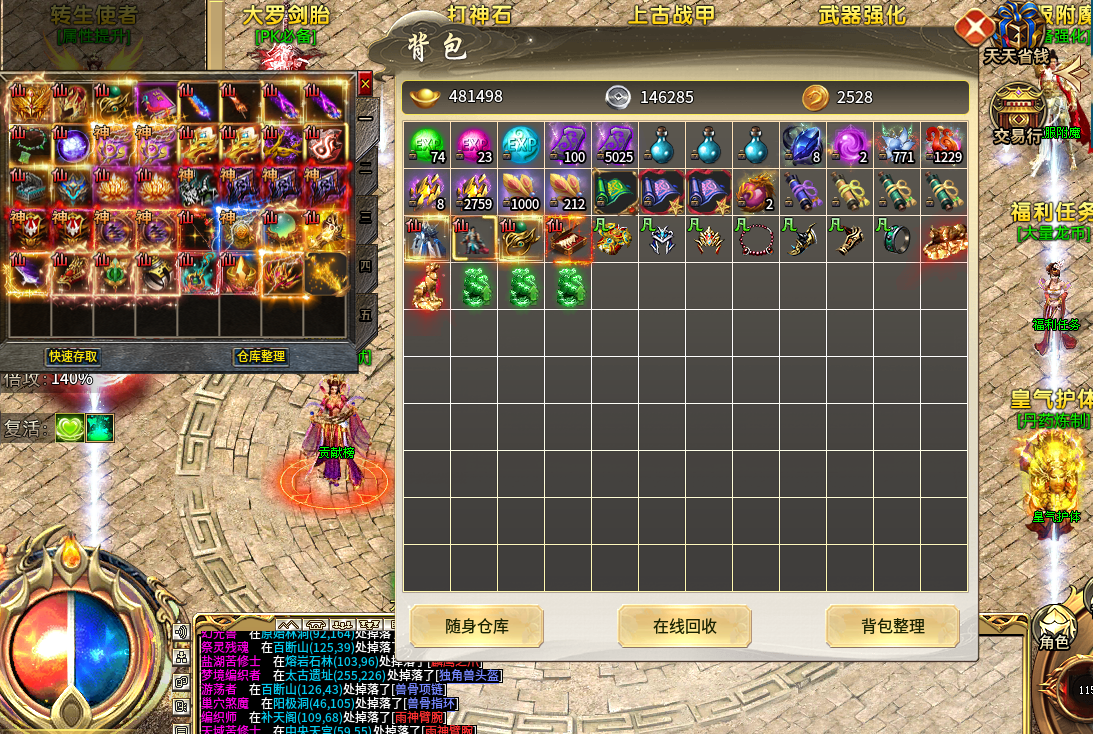The image size is (1093, 734).
Task: Select the purple talisman stack of 5025
Action: tap(615, 145)
